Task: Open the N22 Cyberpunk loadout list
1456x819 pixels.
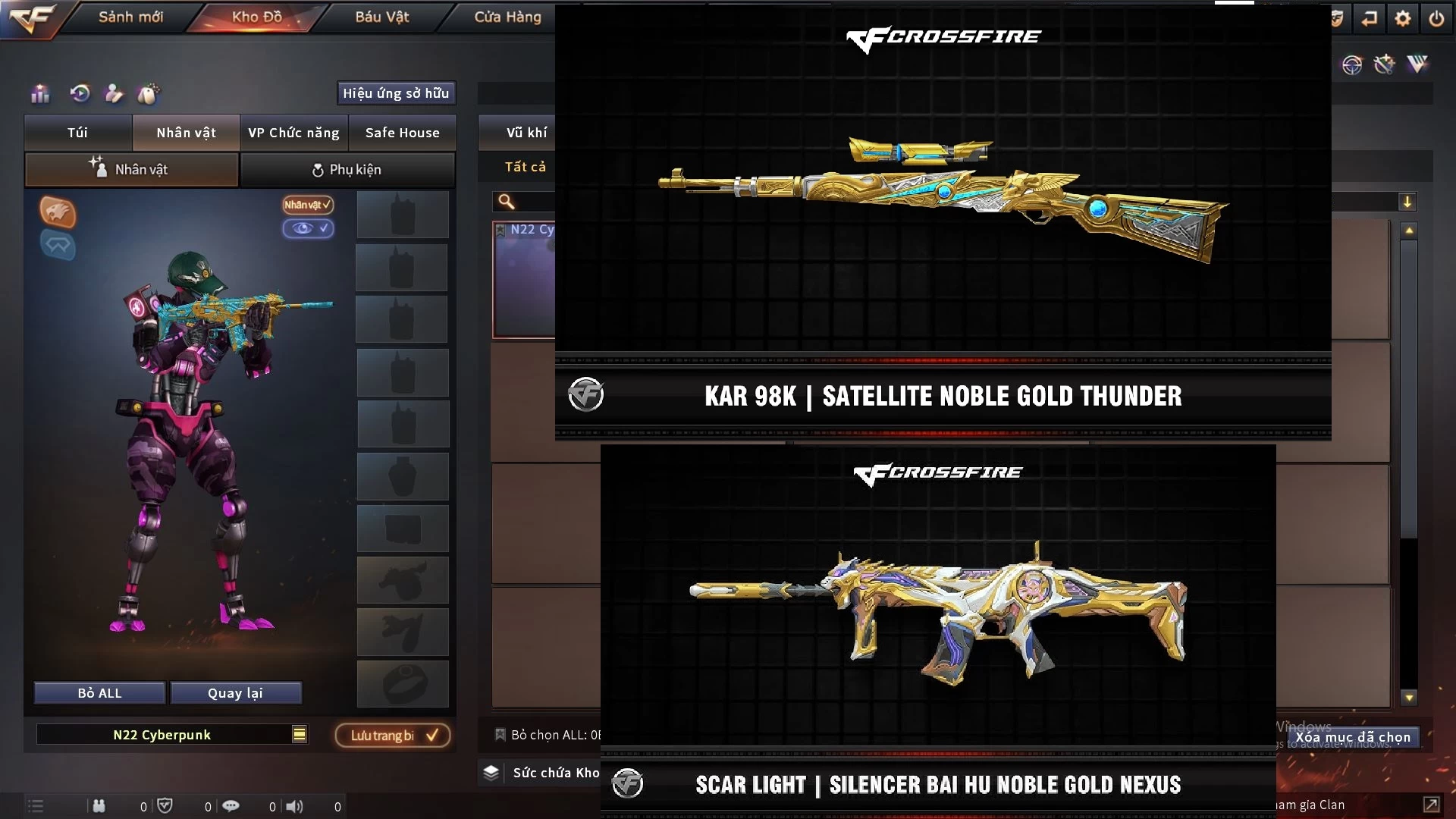Action: (300, 734)
